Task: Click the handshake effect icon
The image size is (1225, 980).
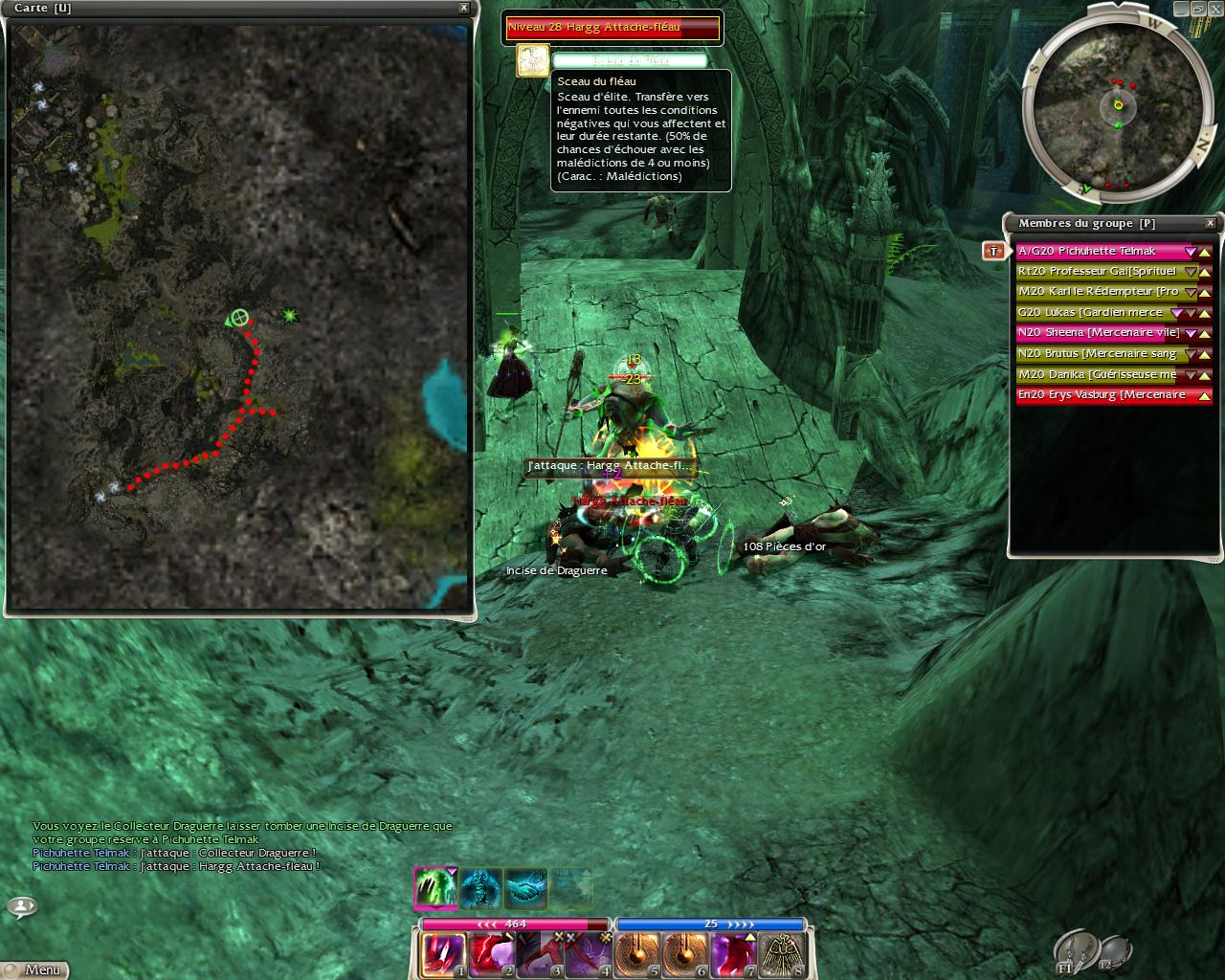Action: (525, 888)
